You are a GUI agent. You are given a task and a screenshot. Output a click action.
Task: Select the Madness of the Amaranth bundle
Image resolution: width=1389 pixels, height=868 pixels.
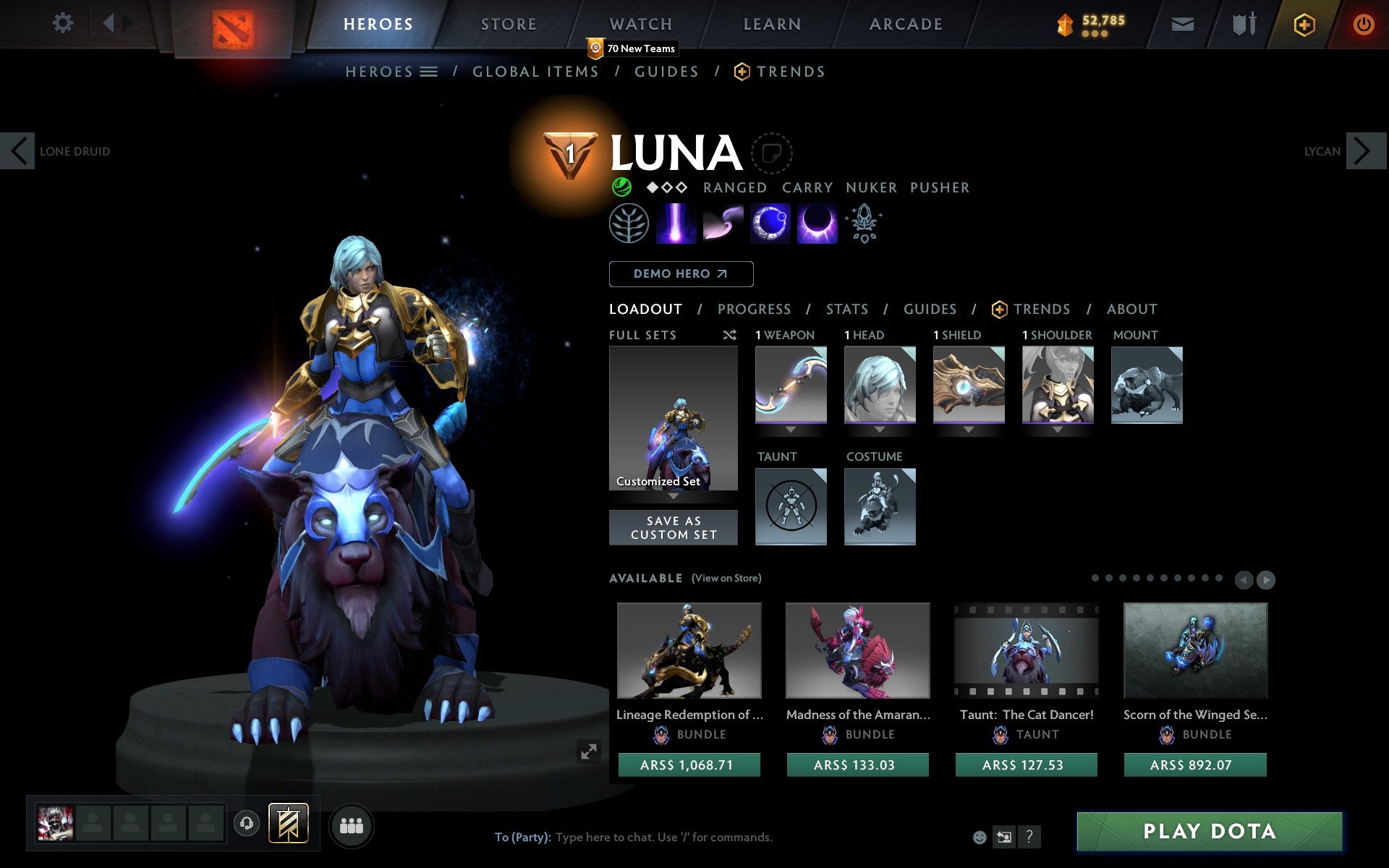857,651
